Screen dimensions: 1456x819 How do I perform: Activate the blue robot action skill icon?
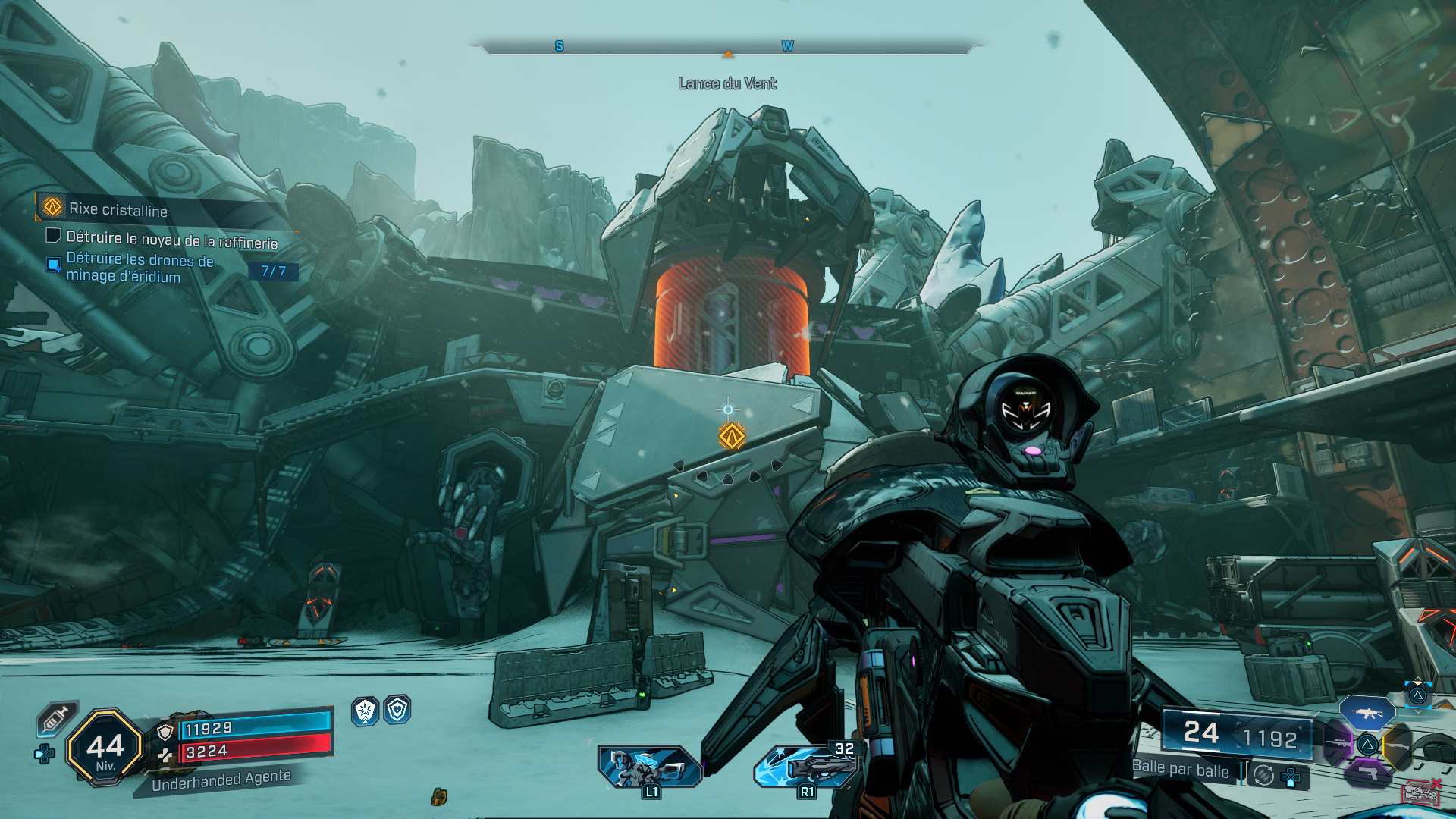pyautogui.click(x=649, y=766)
